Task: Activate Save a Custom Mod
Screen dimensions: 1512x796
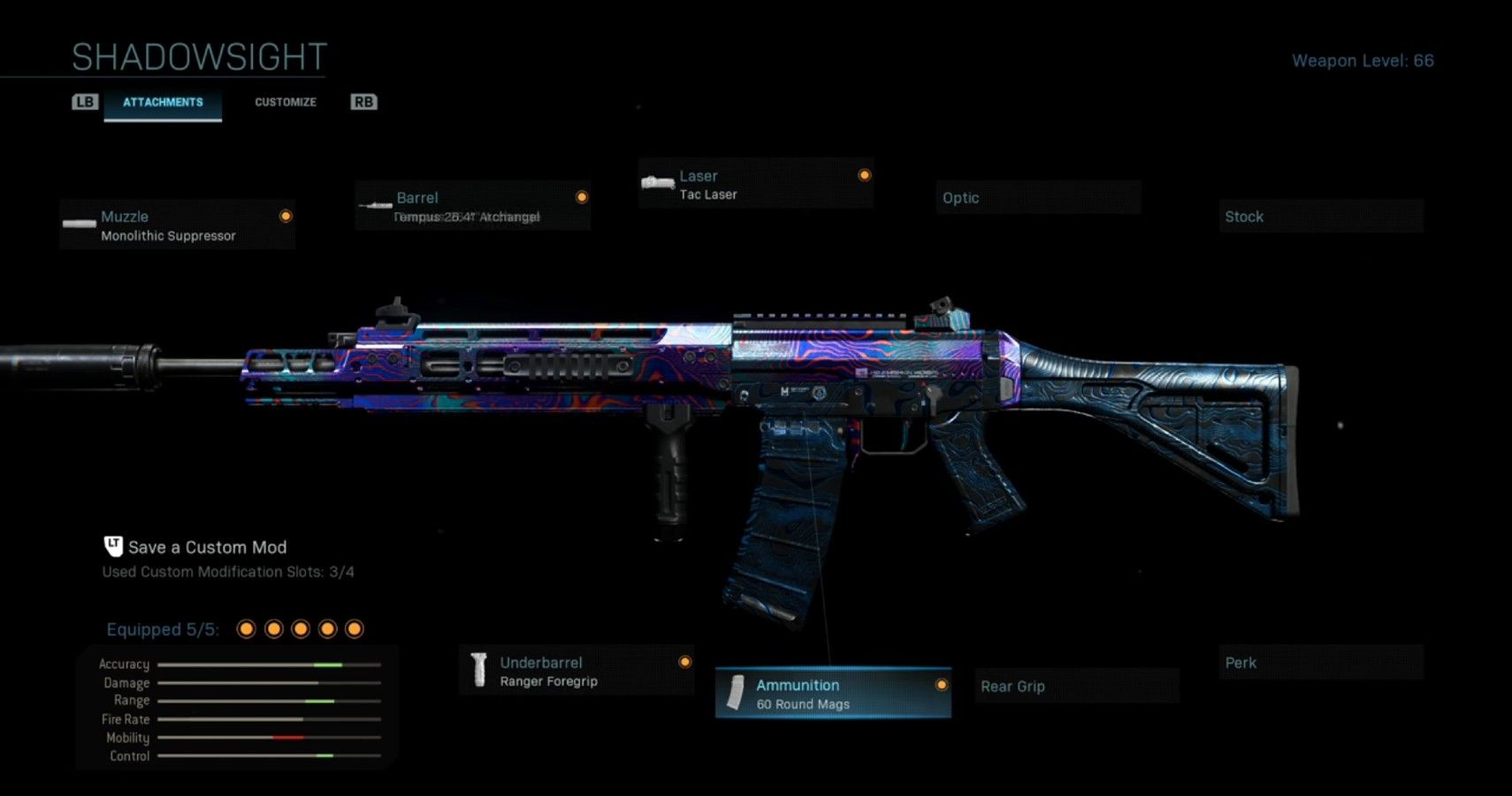Action: click(208, 547)
